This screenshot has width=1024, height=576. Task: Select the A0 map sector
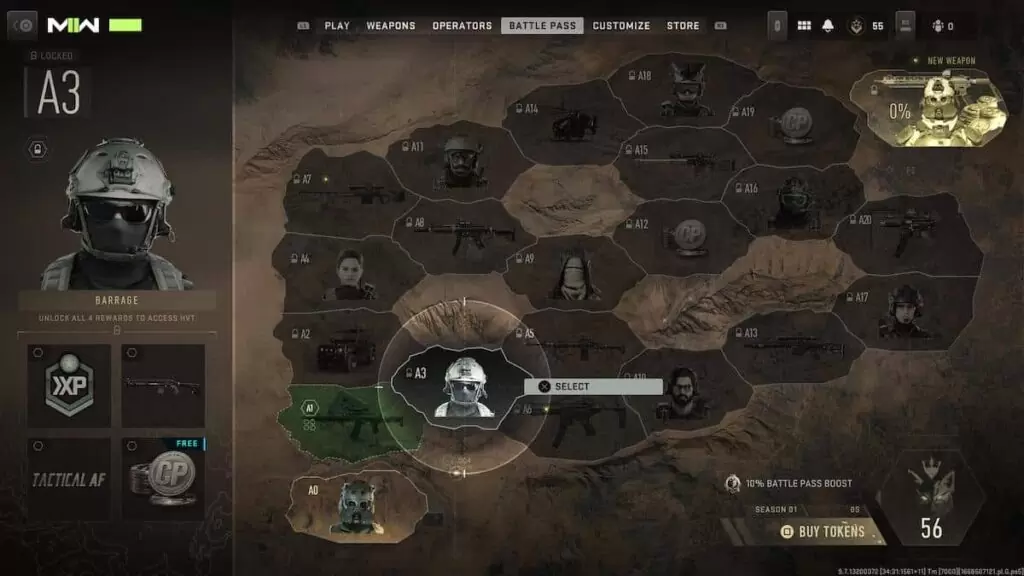pyautogui.click(x=355, y=504)
